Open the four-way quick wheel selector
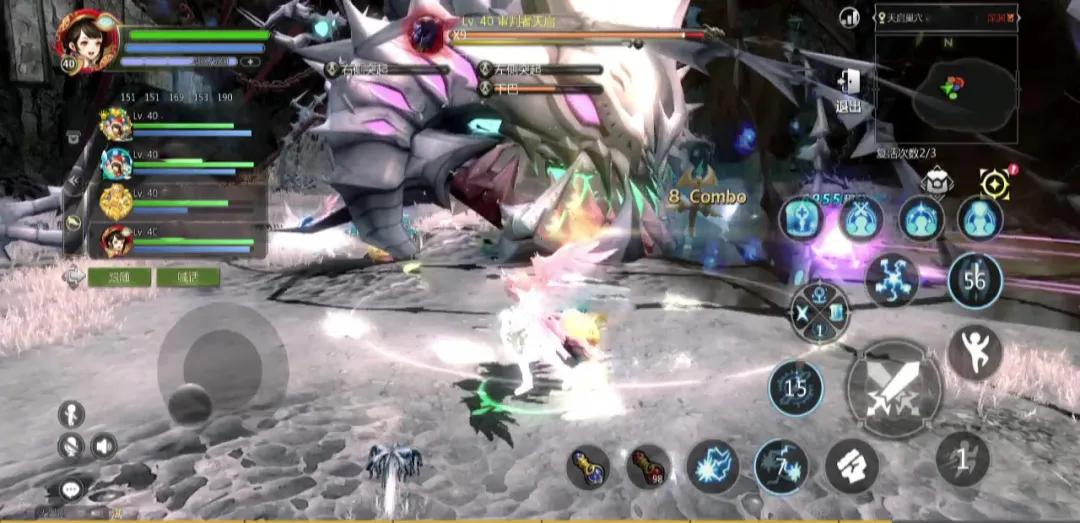This screenshot has height=523, width=1080. coord(819,313)
